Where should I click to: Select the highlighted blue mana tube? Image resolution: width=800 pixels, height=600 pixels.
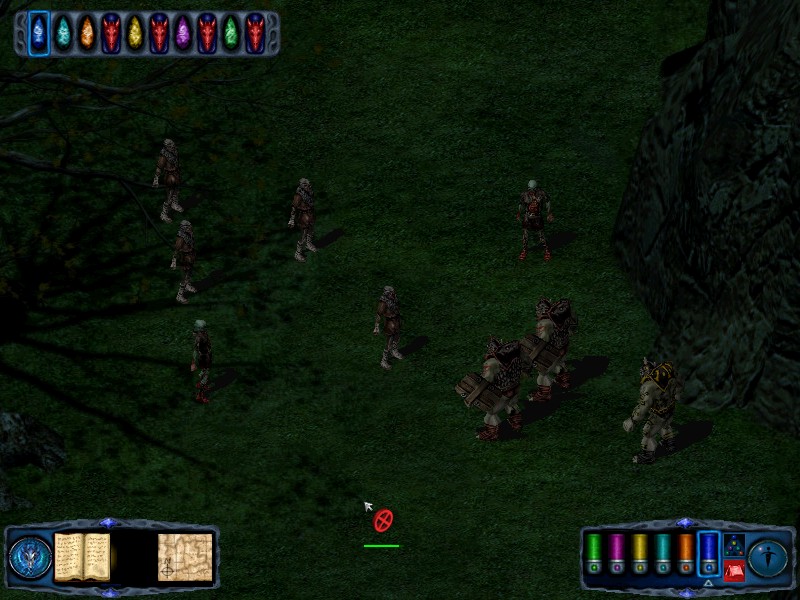point(708,552)
